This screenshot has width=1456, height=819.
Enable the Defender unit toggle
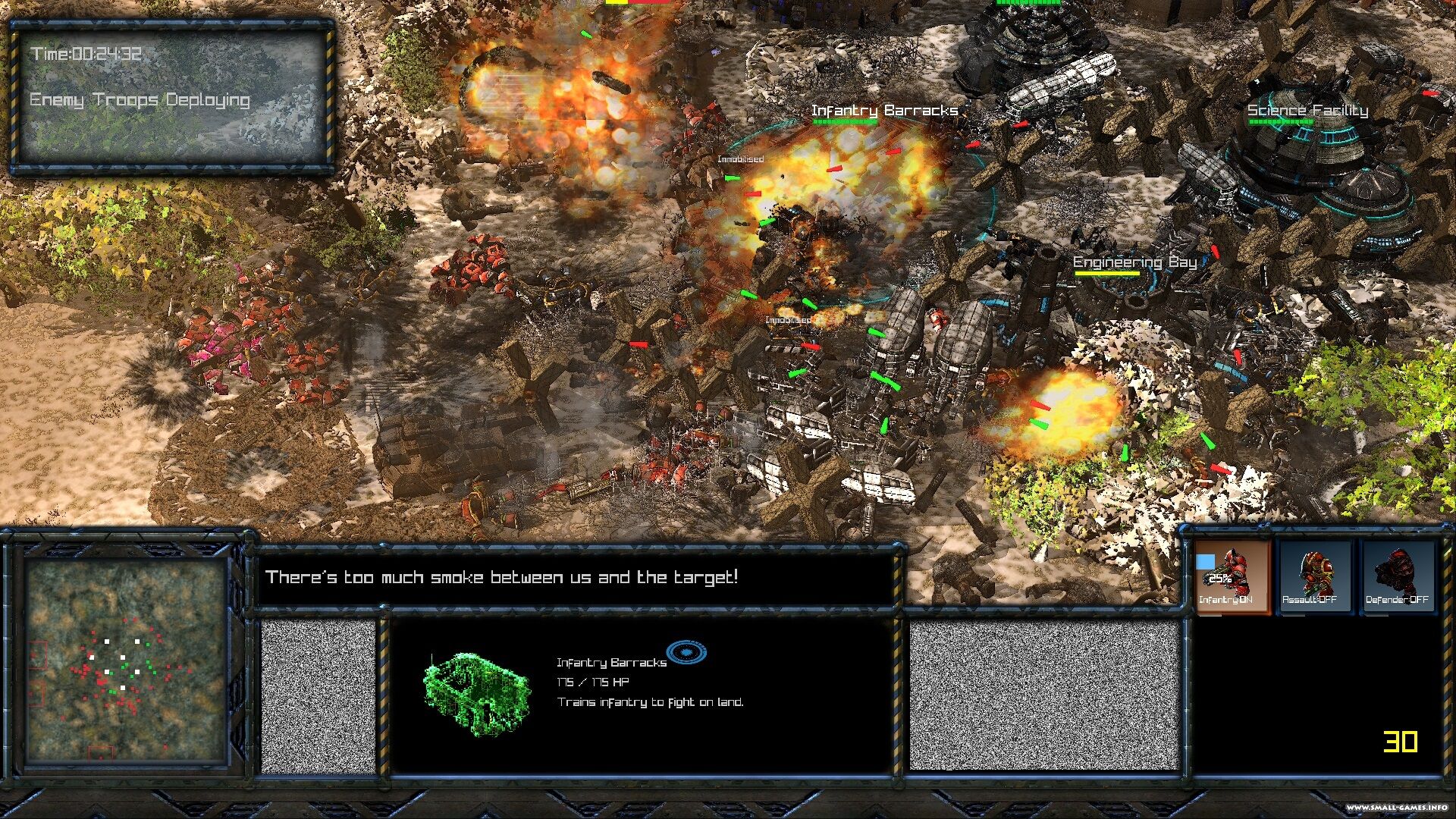coord(1397,576)
